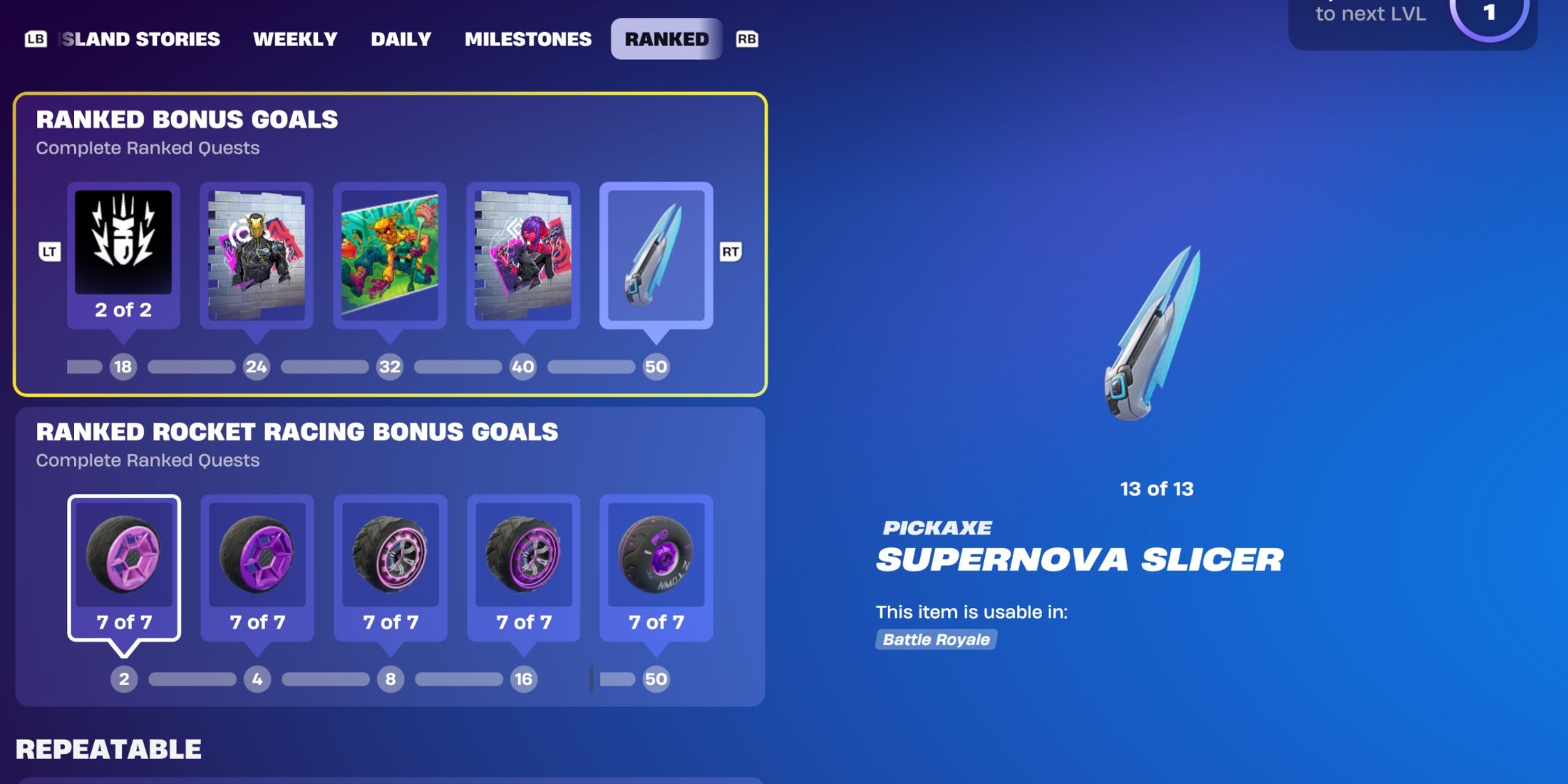Switch to the Ranked tab
This screenshot has width=1568, height=784.
pos(665,39)
